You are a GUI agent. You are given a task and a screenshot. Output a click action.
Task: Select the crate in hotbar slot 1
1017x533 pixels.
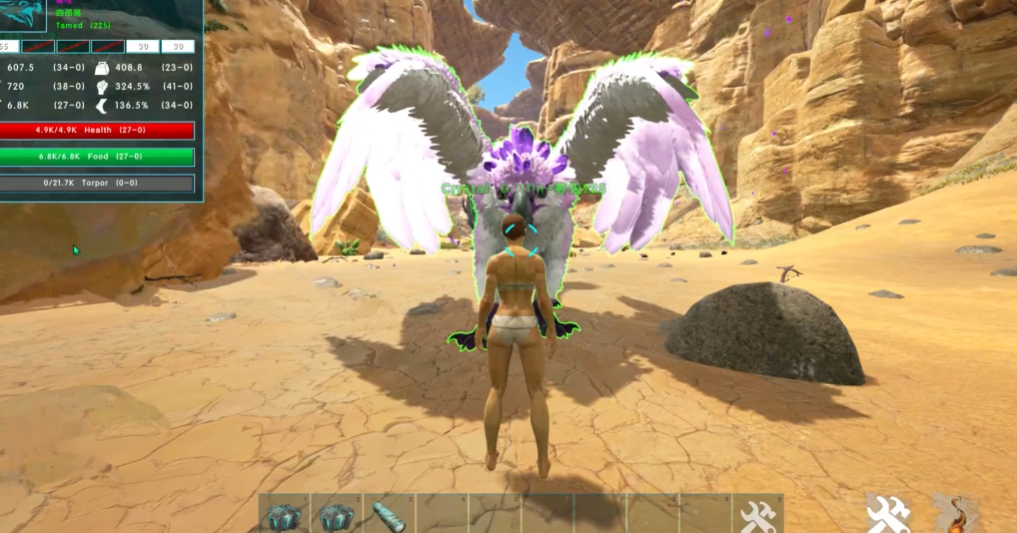coord(285,516)
